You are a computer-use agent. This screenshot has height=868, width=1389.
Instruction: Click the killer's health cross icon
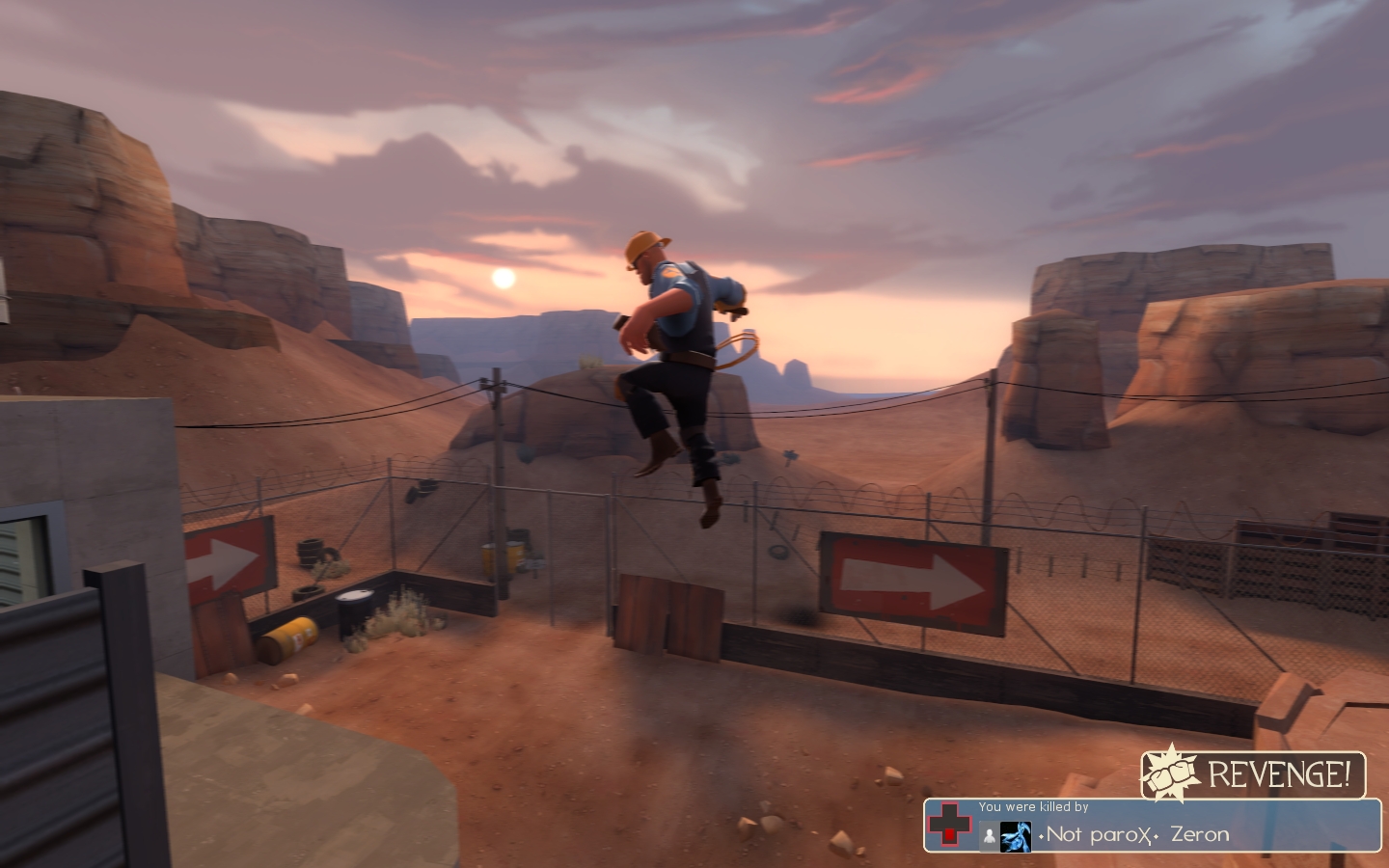click(949, 827)
